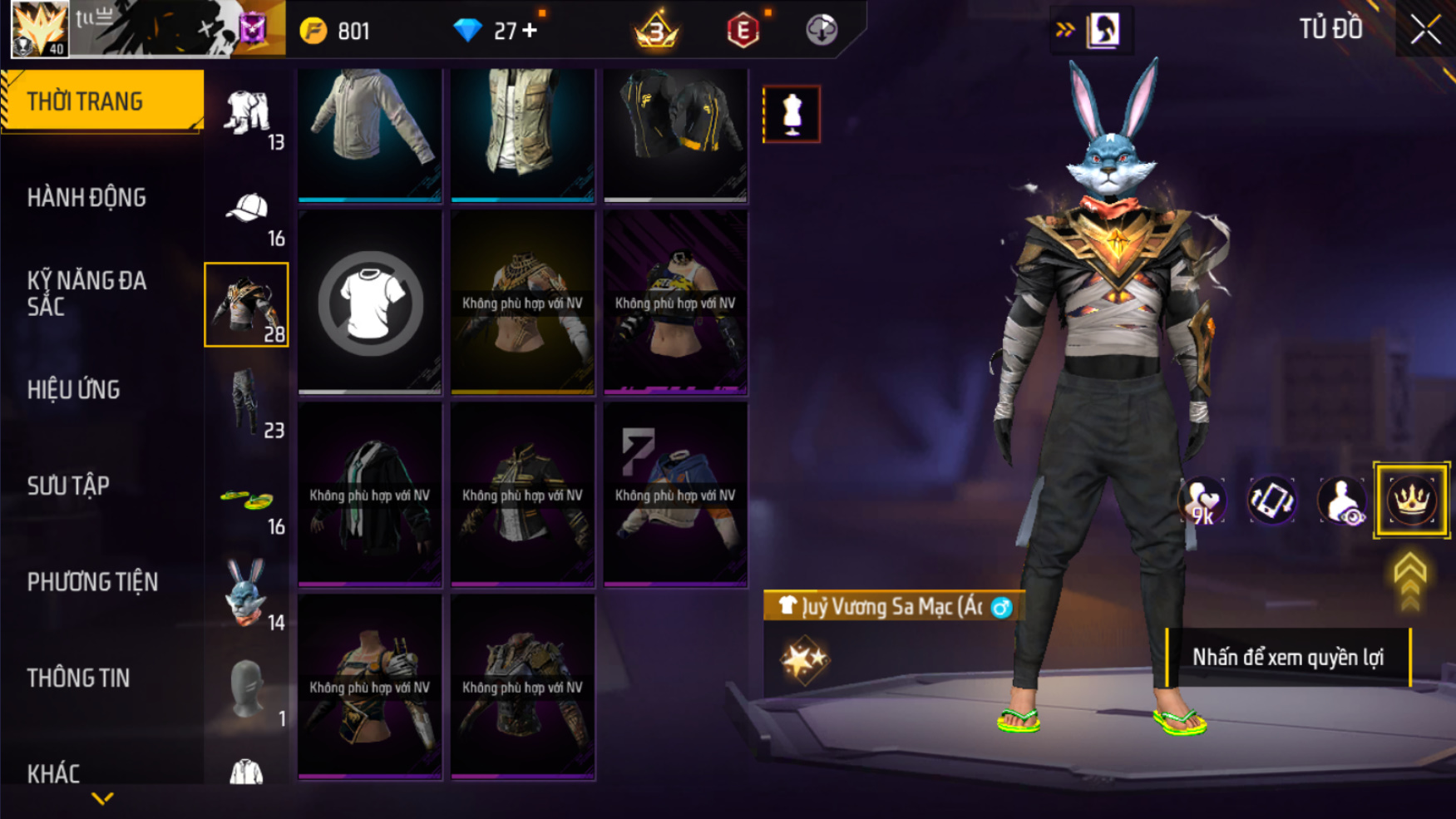The image size is (1456, 819).
Task: Switch to the Phương Tiện tab
Action: (92, 582)
